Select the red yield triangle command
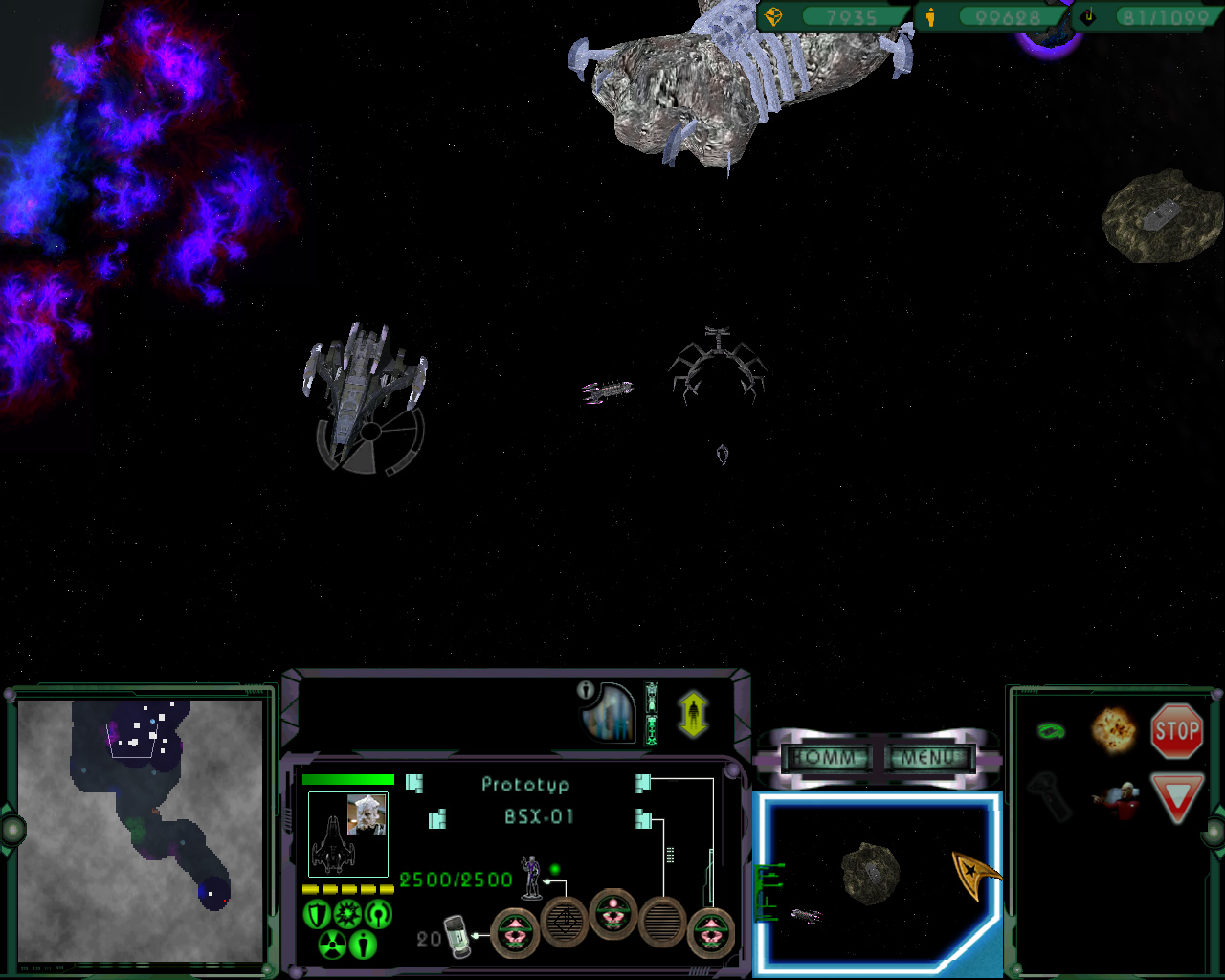This screenshot has width=1225, height=980. [x=1175, y=798]
